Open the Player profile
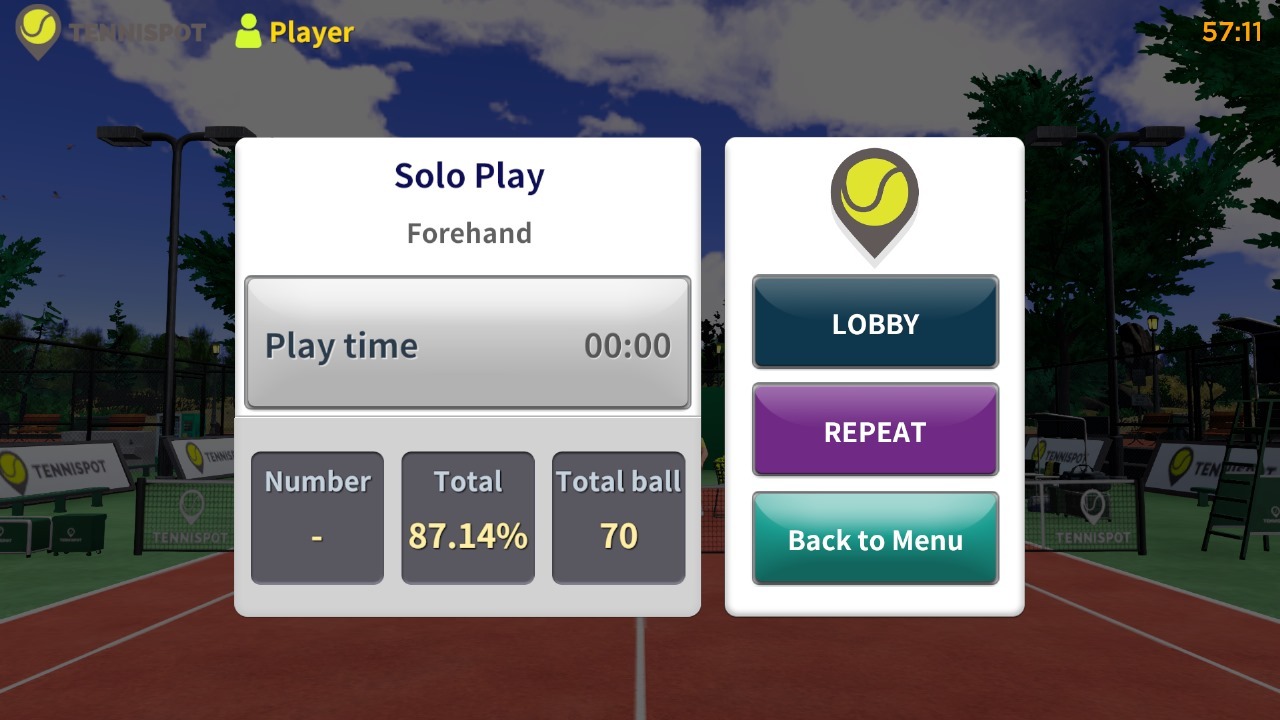Viewport: 1280px width, 720px height. (x=294, y=32)
